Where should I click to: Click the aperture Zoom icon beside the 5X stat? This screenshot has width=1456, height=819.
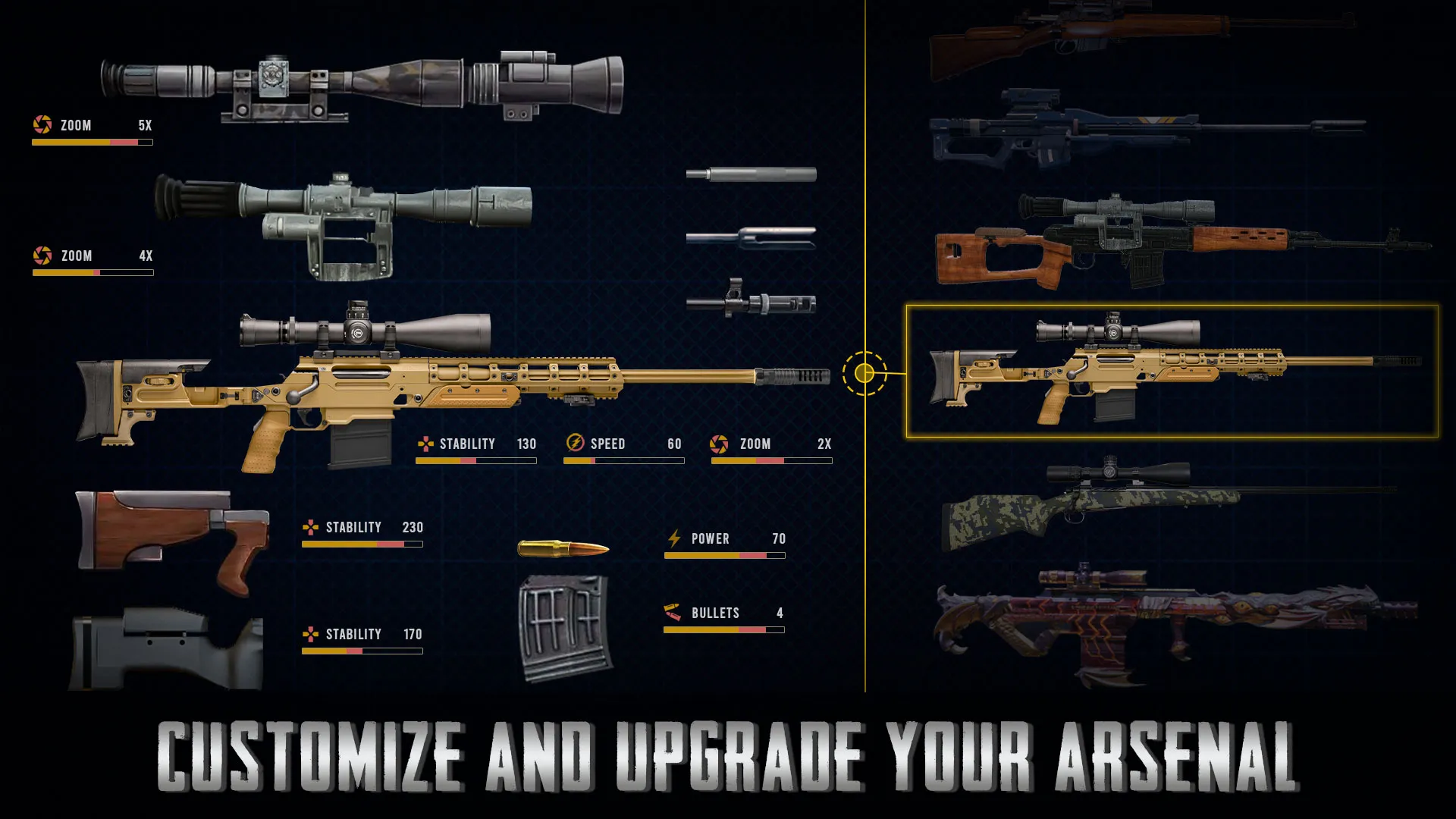pos(42,125)
